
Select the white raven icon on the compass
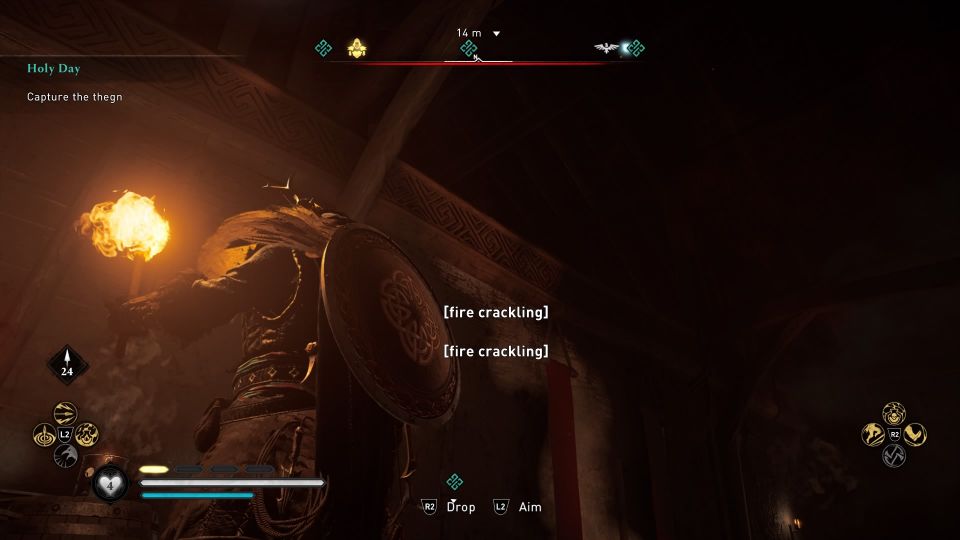606,47
